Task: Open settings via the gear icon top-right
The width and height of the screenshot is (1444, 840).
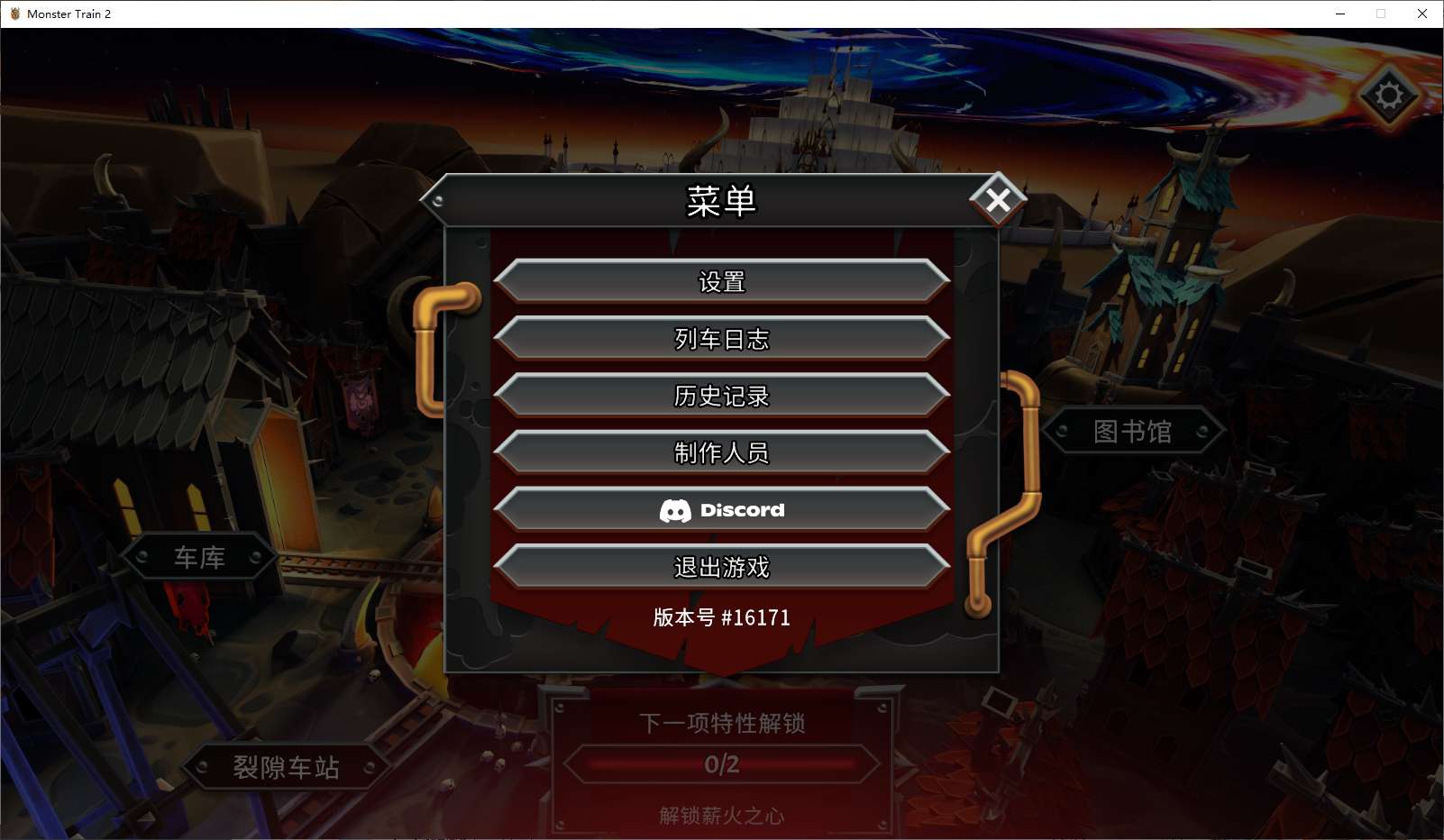Action: 1389,93
